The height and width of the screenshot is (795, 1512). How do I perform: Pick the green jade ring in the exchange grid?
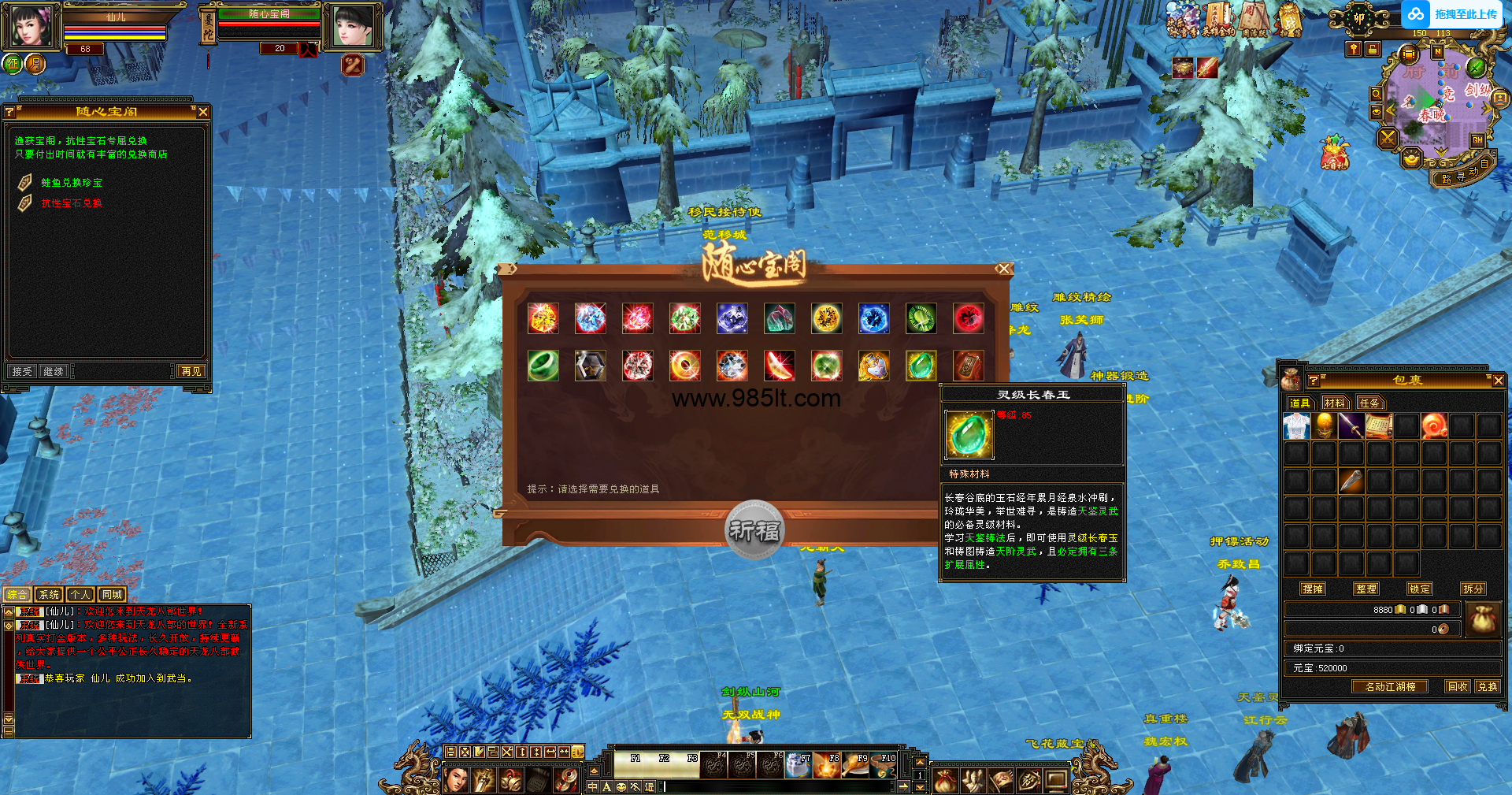click(x=543, y=366)
